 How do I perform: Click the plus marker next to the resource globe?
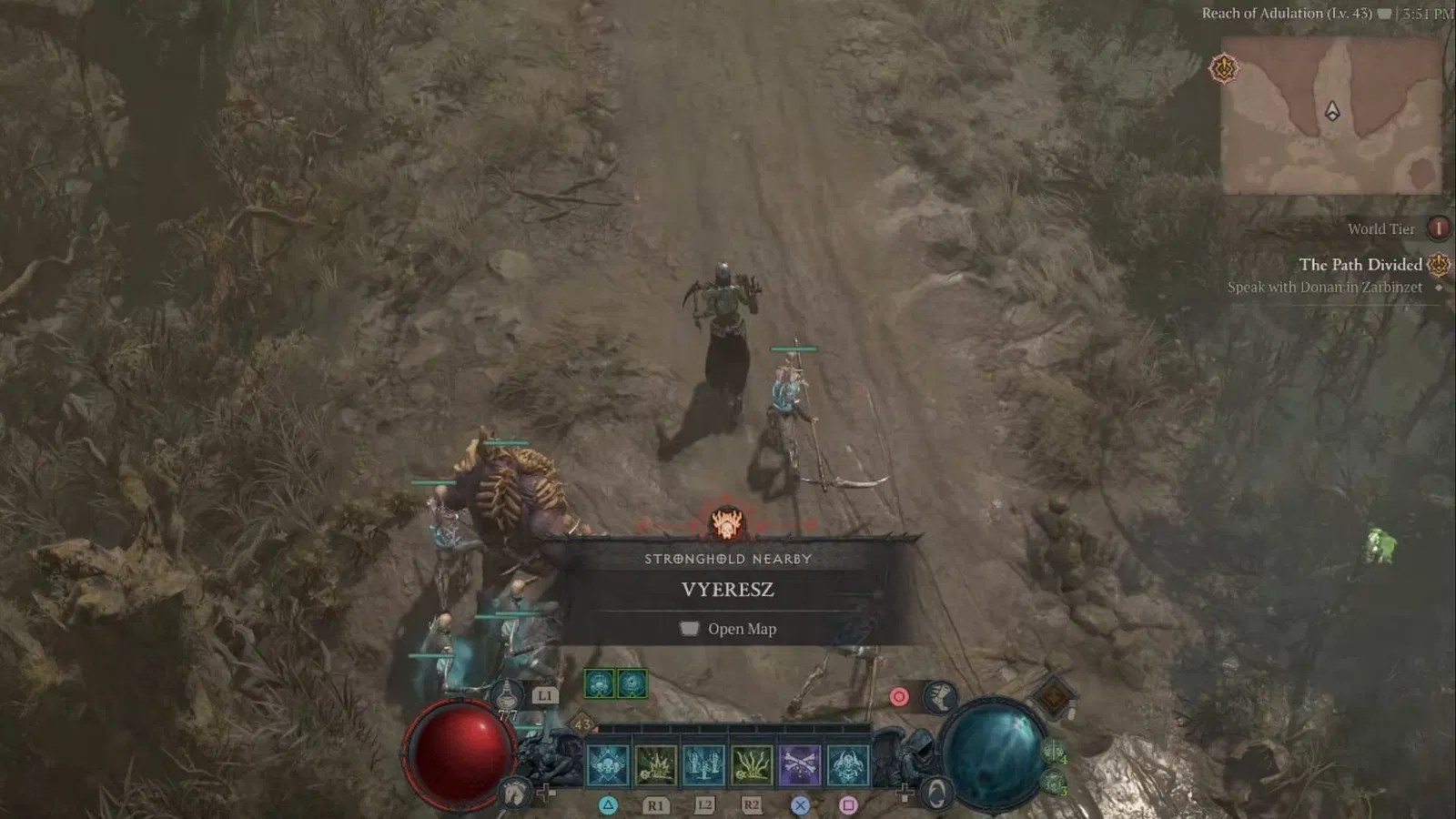coord(905,792)
